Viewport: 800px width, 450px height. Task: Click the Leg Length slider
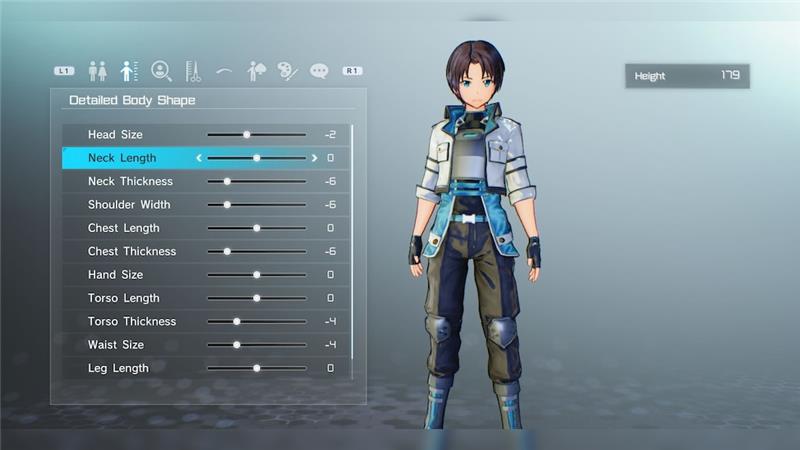pyautogui.click(x=256, y=368)
